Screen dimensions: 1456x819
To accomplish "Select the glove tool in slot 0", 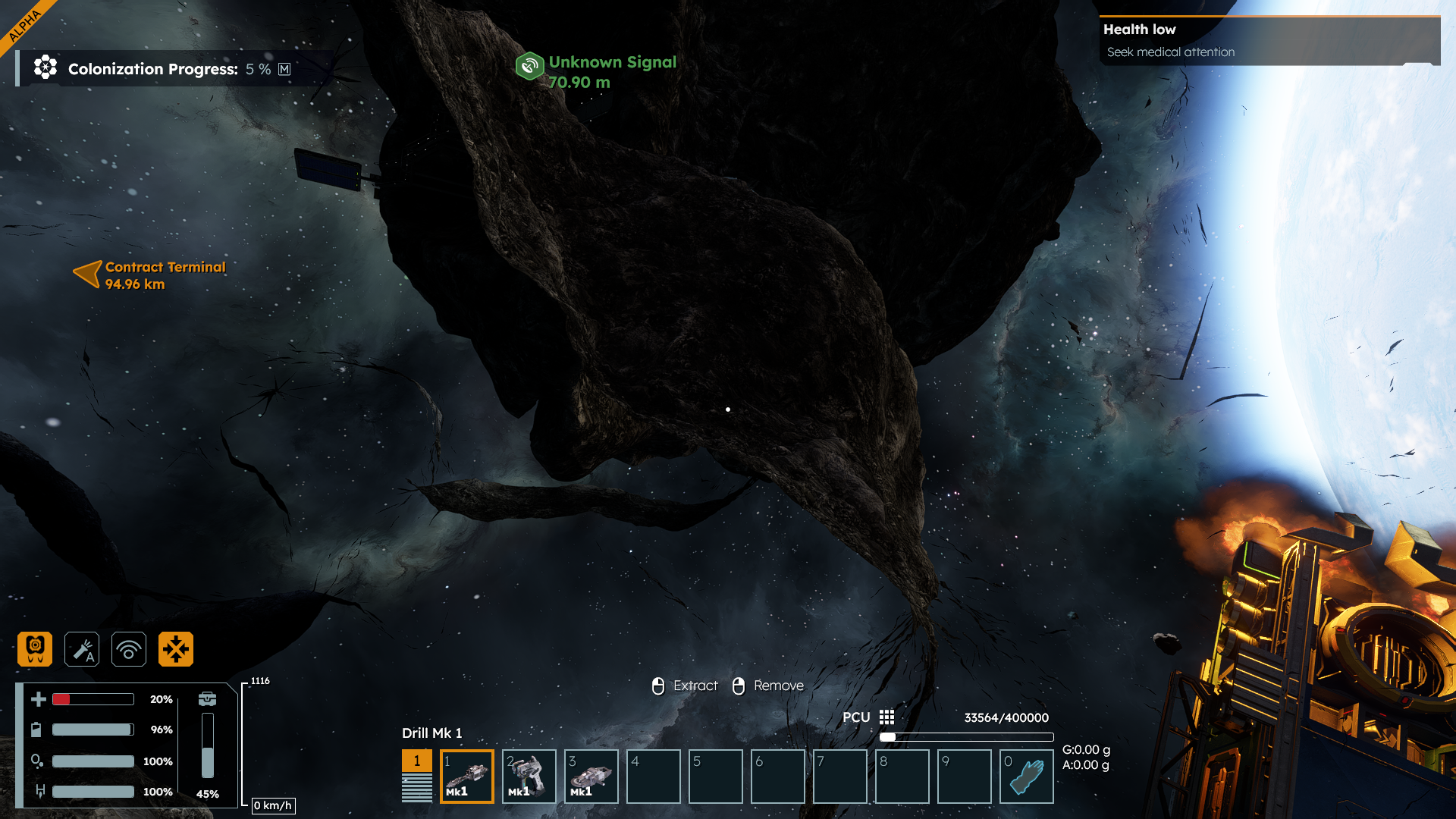I will coord(1027,776).
